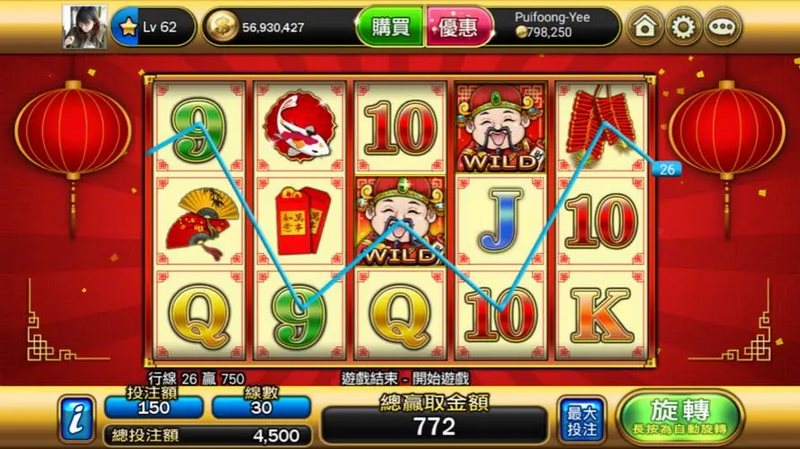800x449 pixels.
Task: Open chat with the speech bubble icon
Action: (721, 27)
